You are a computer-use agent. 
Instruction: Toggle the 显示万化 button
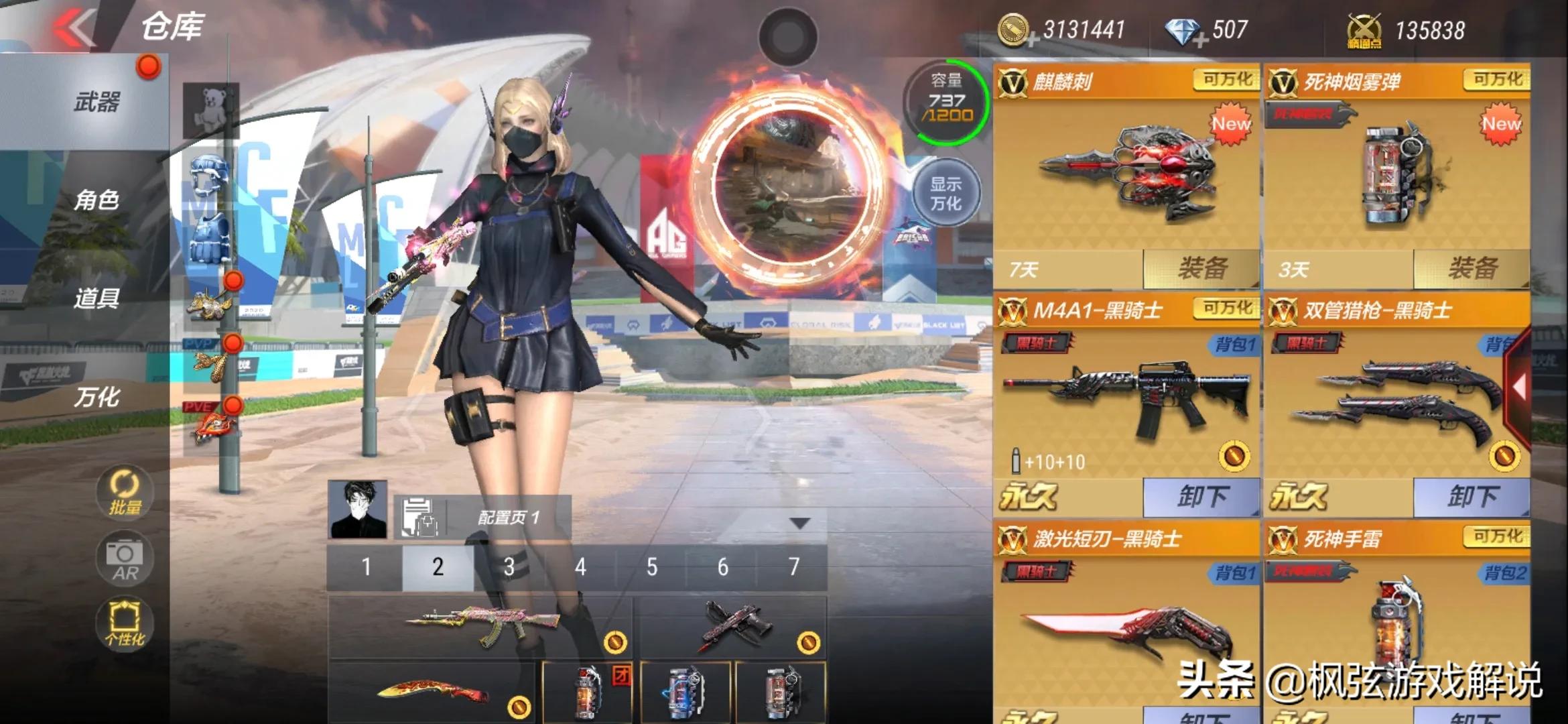click(945, 193)
